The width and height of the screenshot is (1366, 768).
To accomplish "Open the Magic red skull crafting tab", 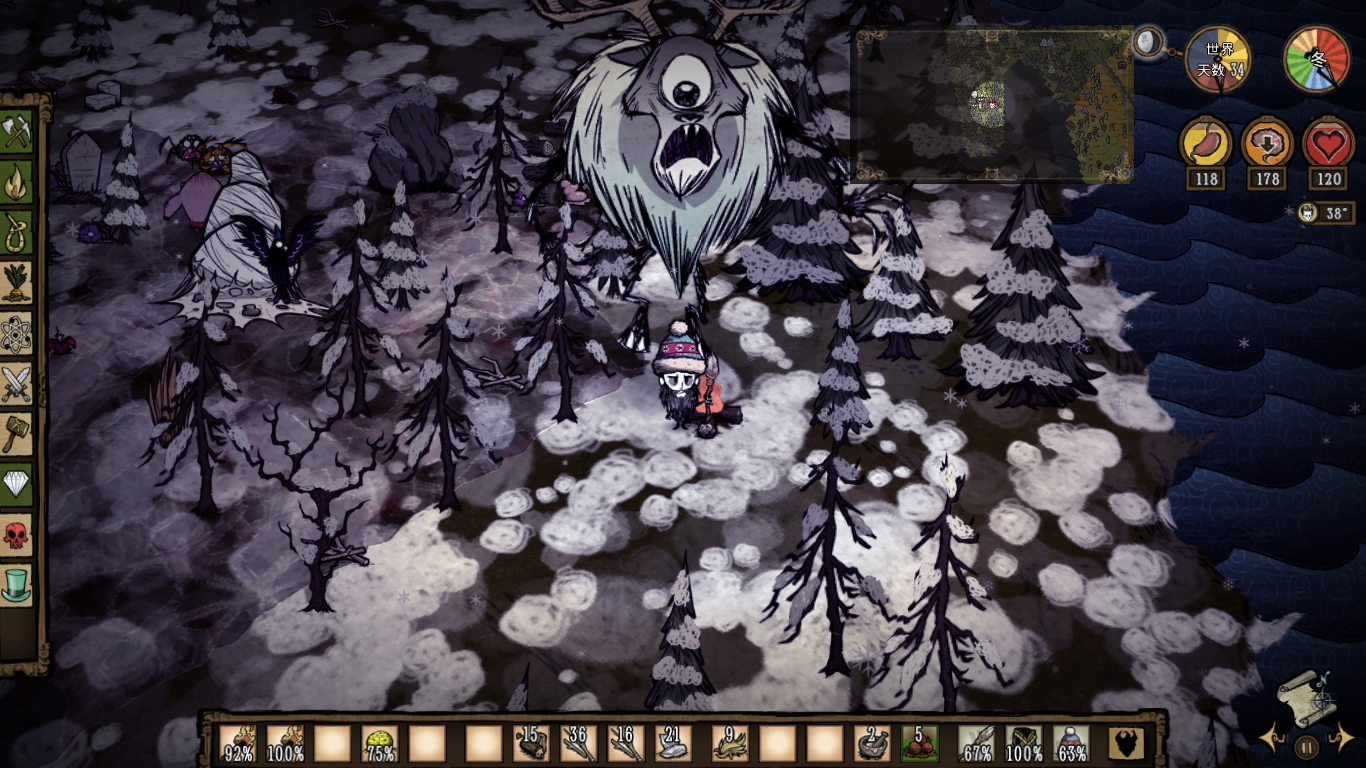I will 17,534.
